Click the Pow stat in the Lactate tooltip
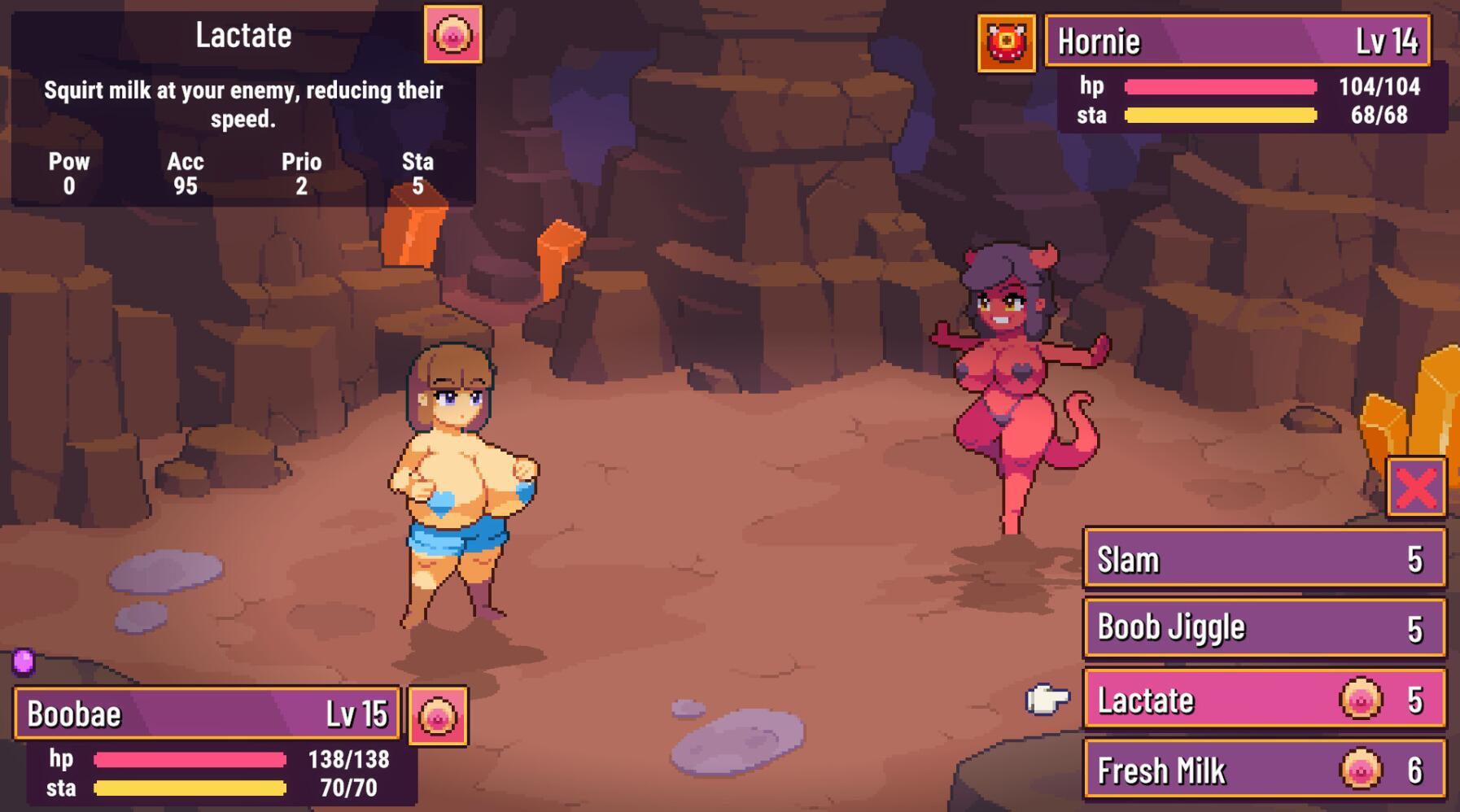The width and height of the screenshot is (1460, 812). (69, 172)
